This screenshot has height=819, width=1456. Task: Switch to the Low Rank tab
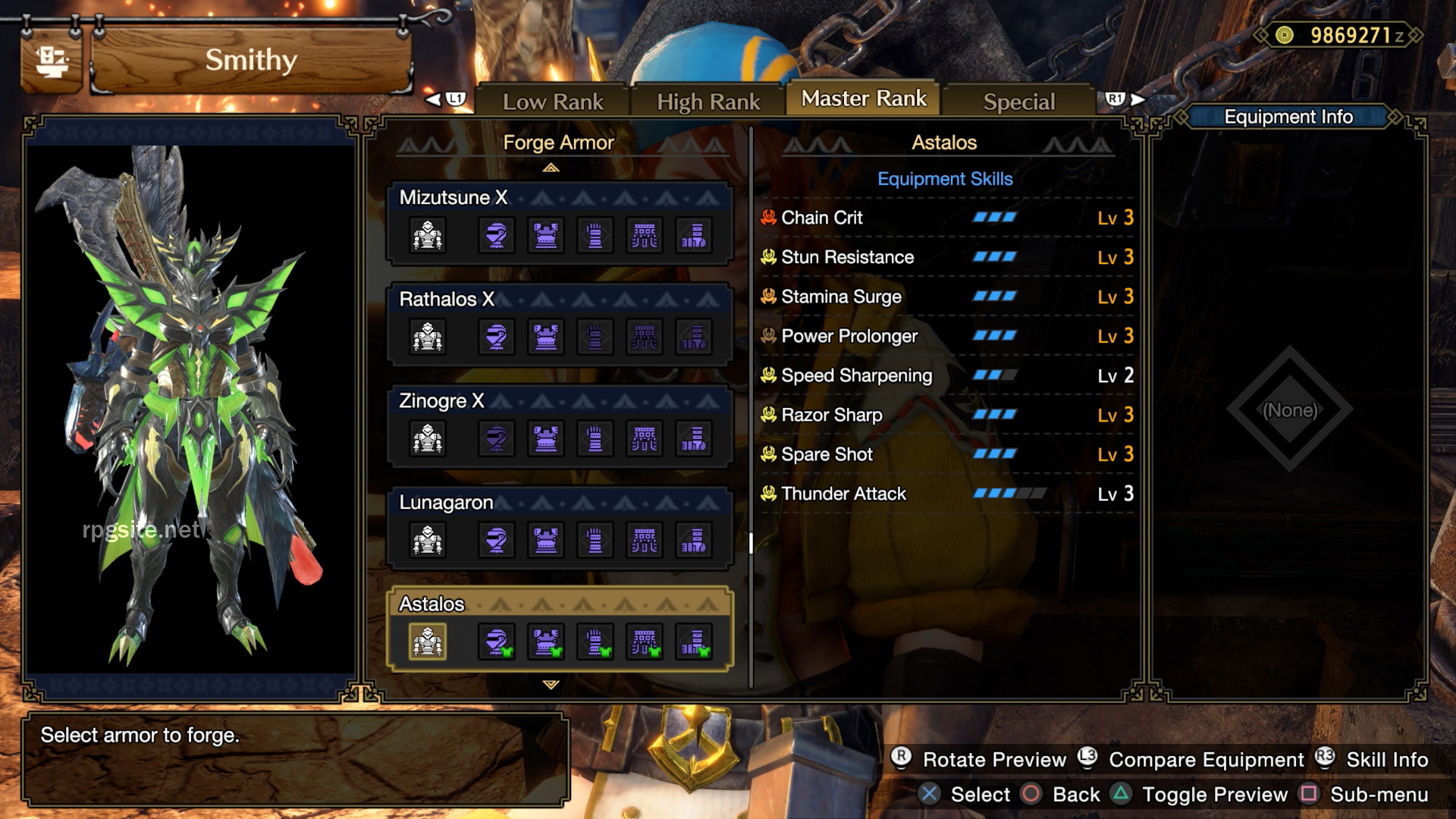tap(554, 100)
